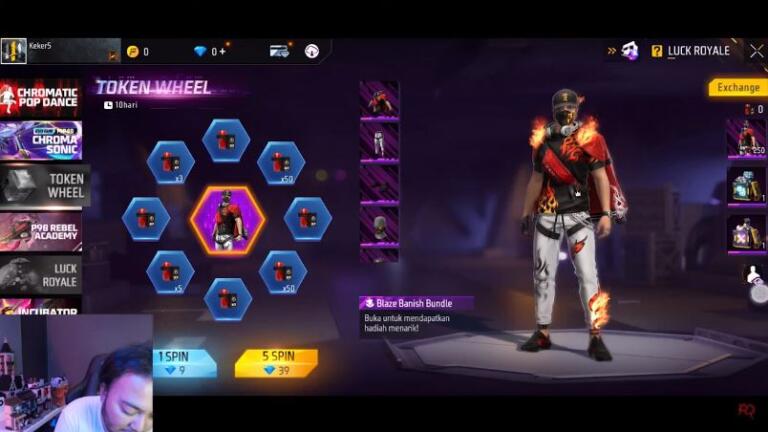Open the Chromatic Pop Dance event
The width and height of the screenshot is (768, 432).
click(x=41, y=99)
